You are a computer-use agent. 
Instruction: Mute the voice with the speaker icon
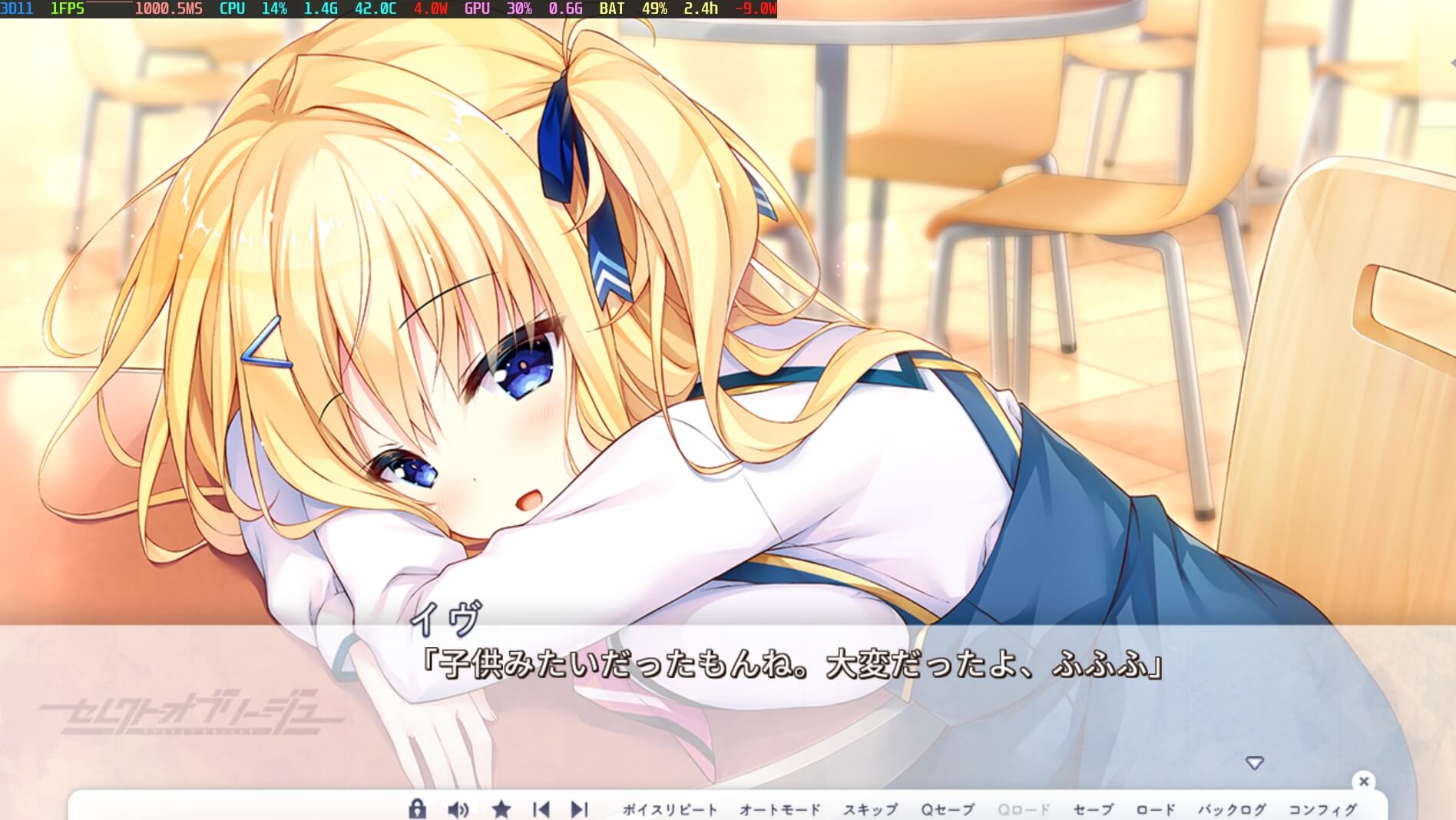coord(459,807)
